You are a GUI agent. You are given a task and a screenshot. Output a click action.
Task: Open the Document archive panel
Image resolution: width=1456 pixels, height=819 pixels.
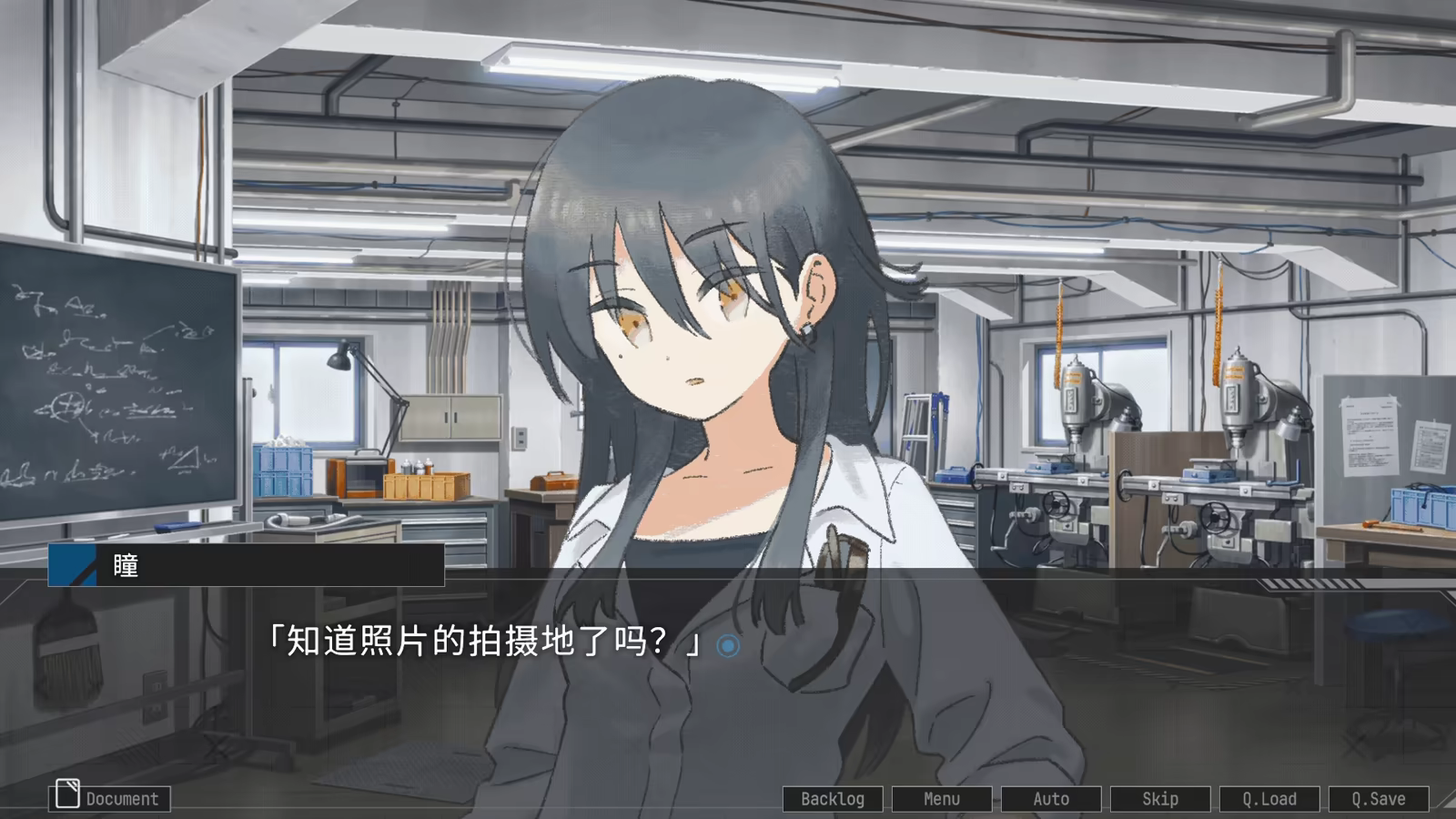[109, 798]
